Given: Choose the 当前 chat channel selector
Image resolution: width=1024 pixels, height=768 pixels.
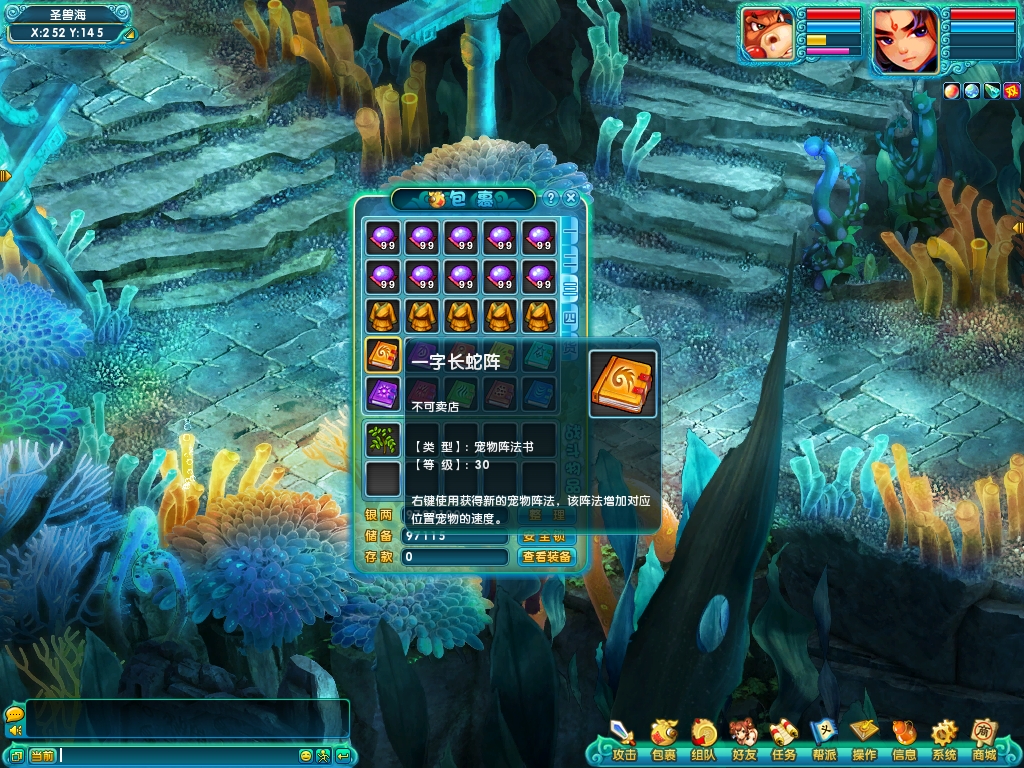Looking at the screenshot, I should pos(42,755).
